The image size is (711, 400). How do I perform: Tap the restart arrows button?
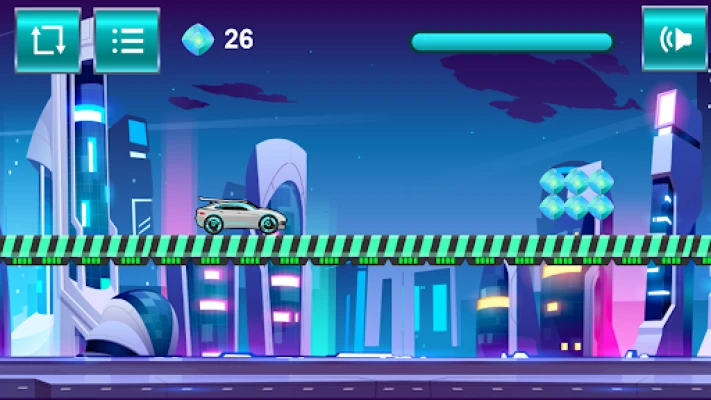[x=47, y=40]
